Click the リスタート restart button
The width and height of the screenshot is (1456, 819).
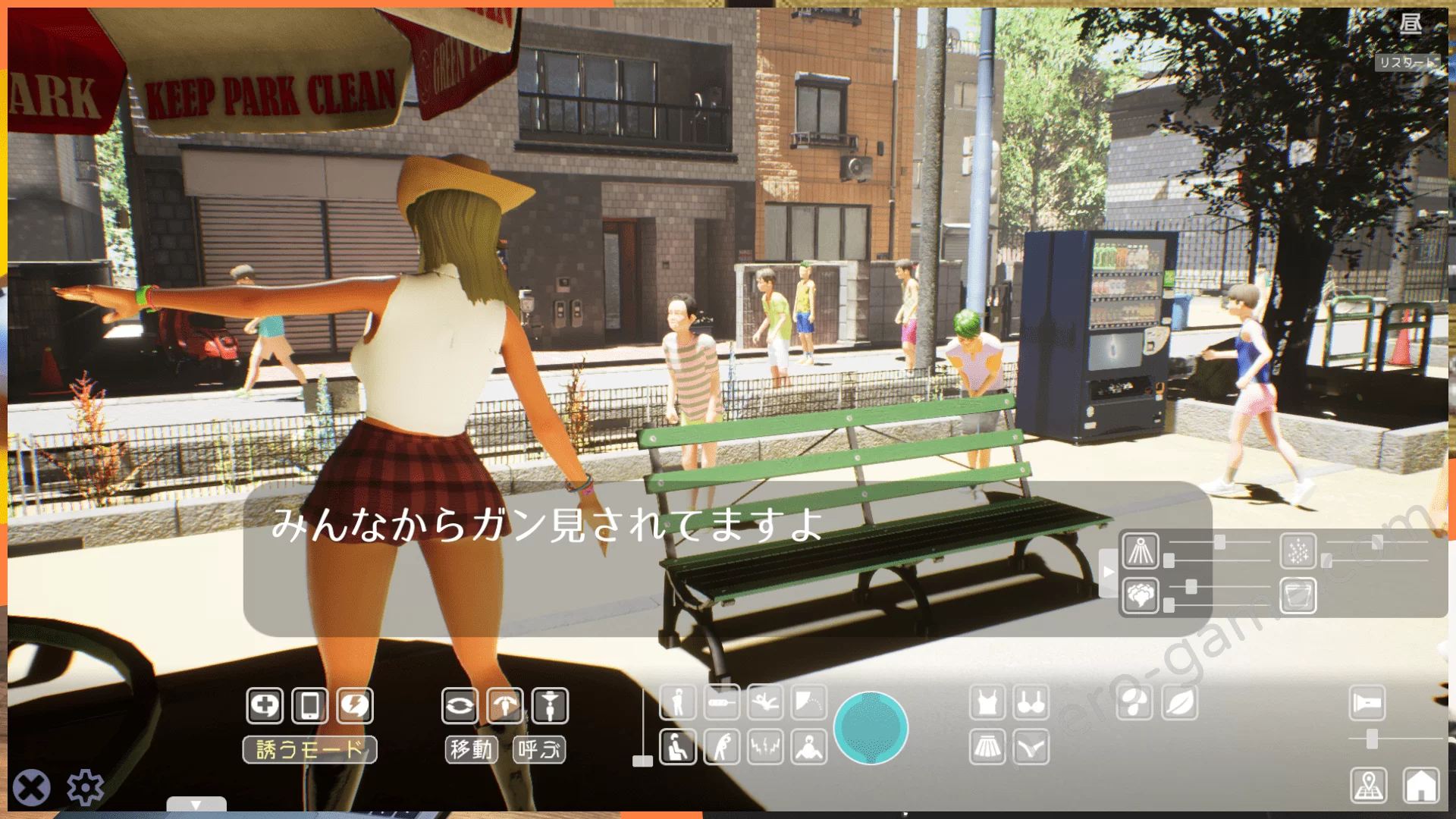click(1407, 62)
